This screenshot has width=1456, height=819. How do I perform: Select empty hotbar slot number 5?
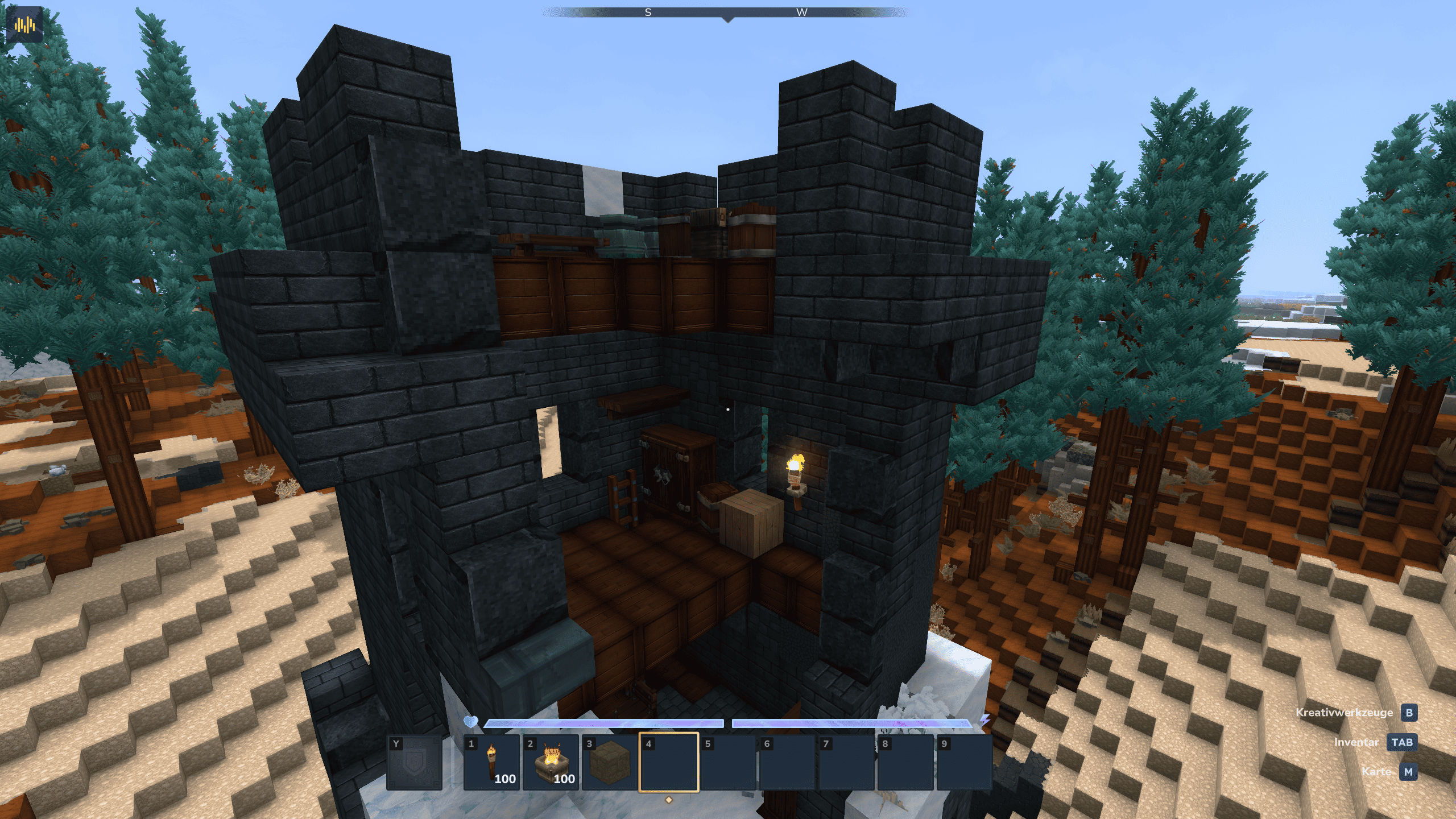coord(728,762)
